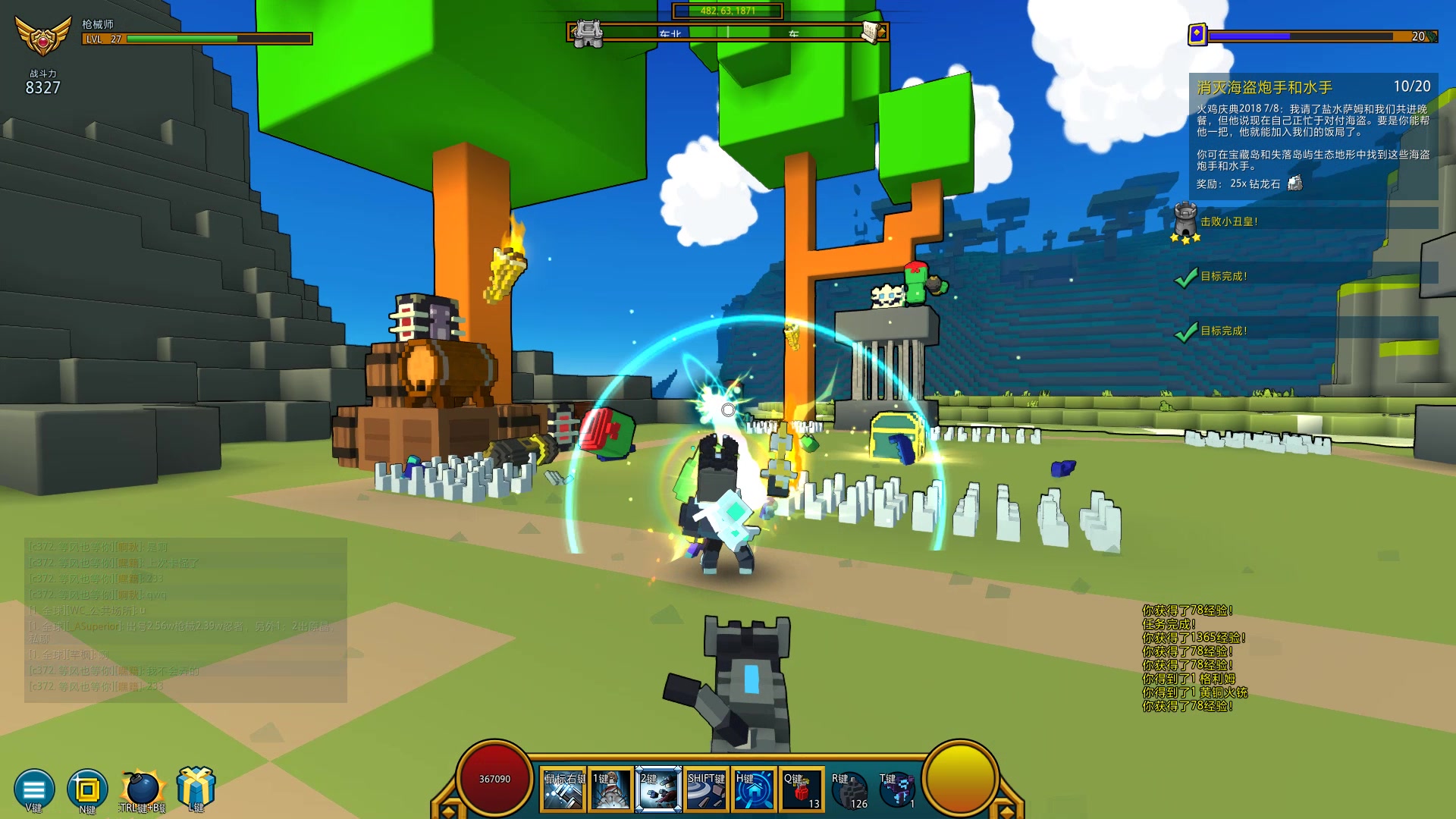This screenshot has height=819, width=1456.
Task: Click the faded chat log panel
Action: (186, 619)
